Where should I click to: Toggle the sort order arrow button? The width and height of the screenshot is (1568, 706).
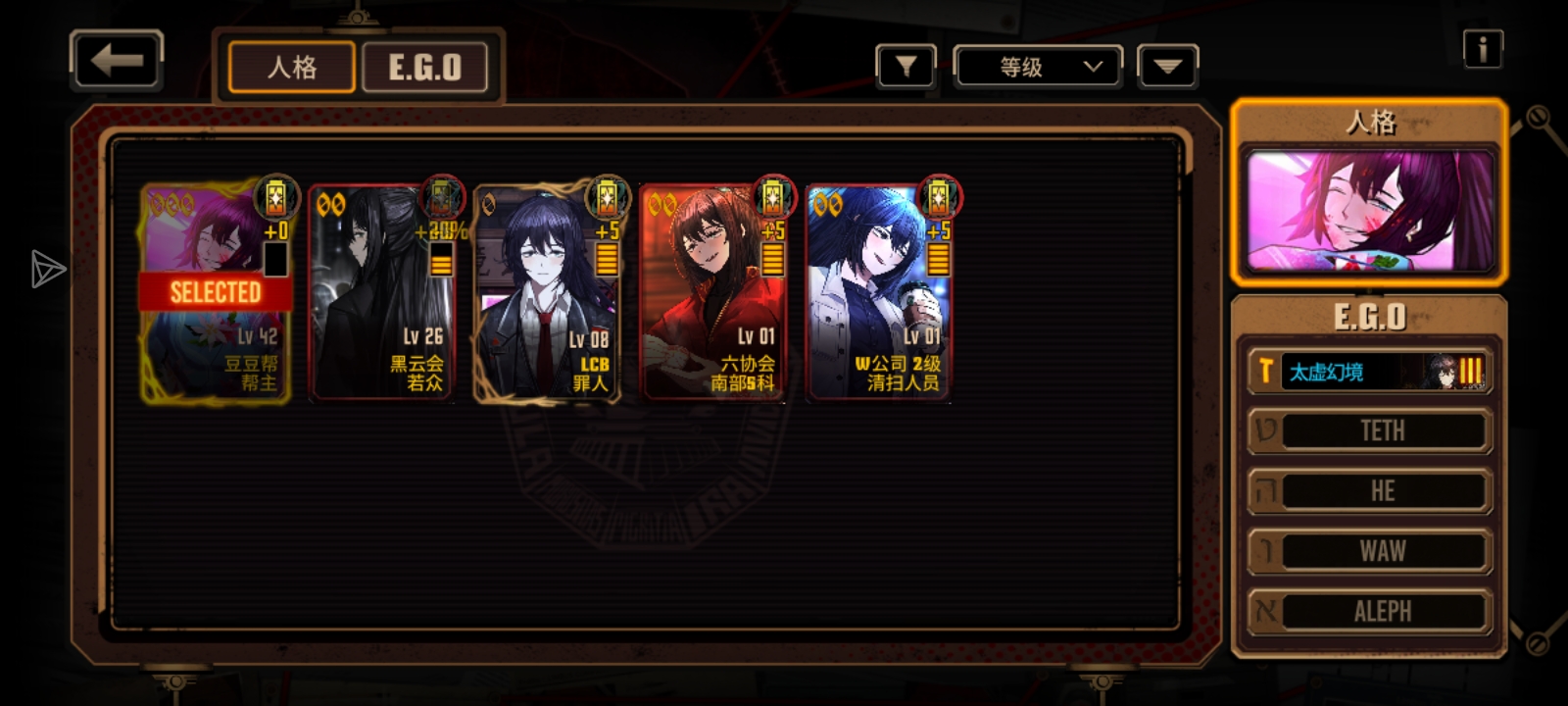click(x=1167, y=67)
